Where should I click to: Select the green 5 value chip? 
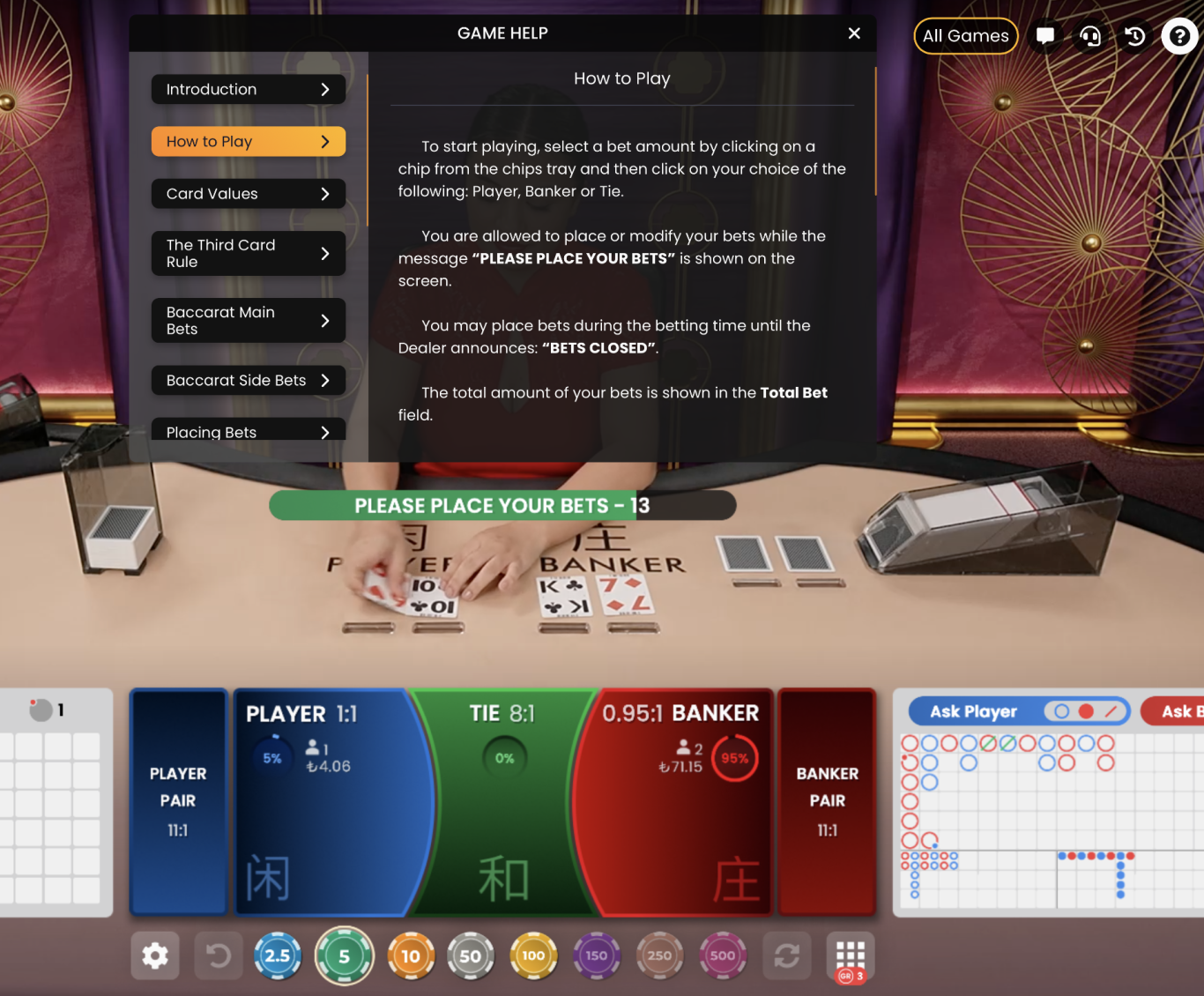point(344,955)
